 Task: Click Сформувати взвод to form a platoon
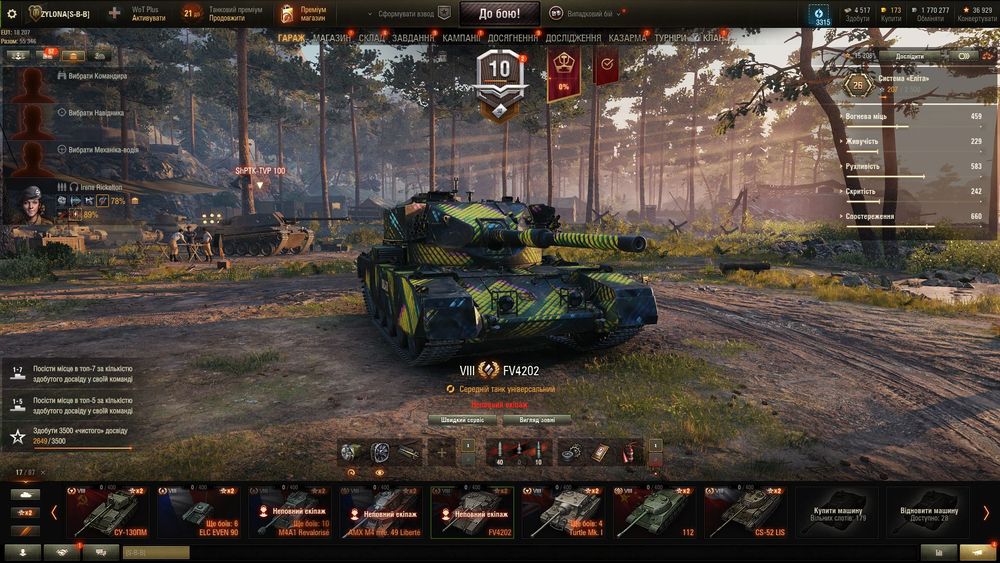click(409, 14)
